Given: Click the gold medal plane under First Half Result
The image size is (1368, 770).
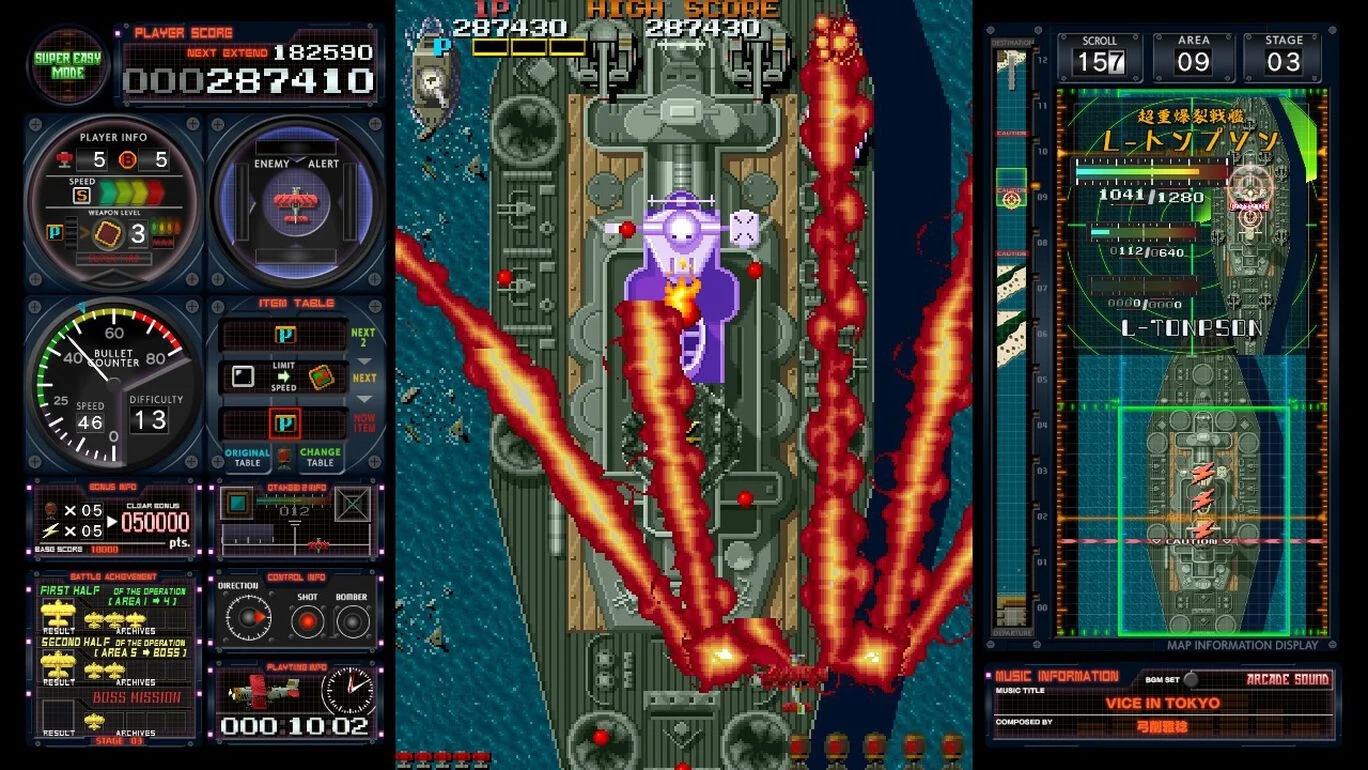Looking at the screenshot, I should [57, 614].
